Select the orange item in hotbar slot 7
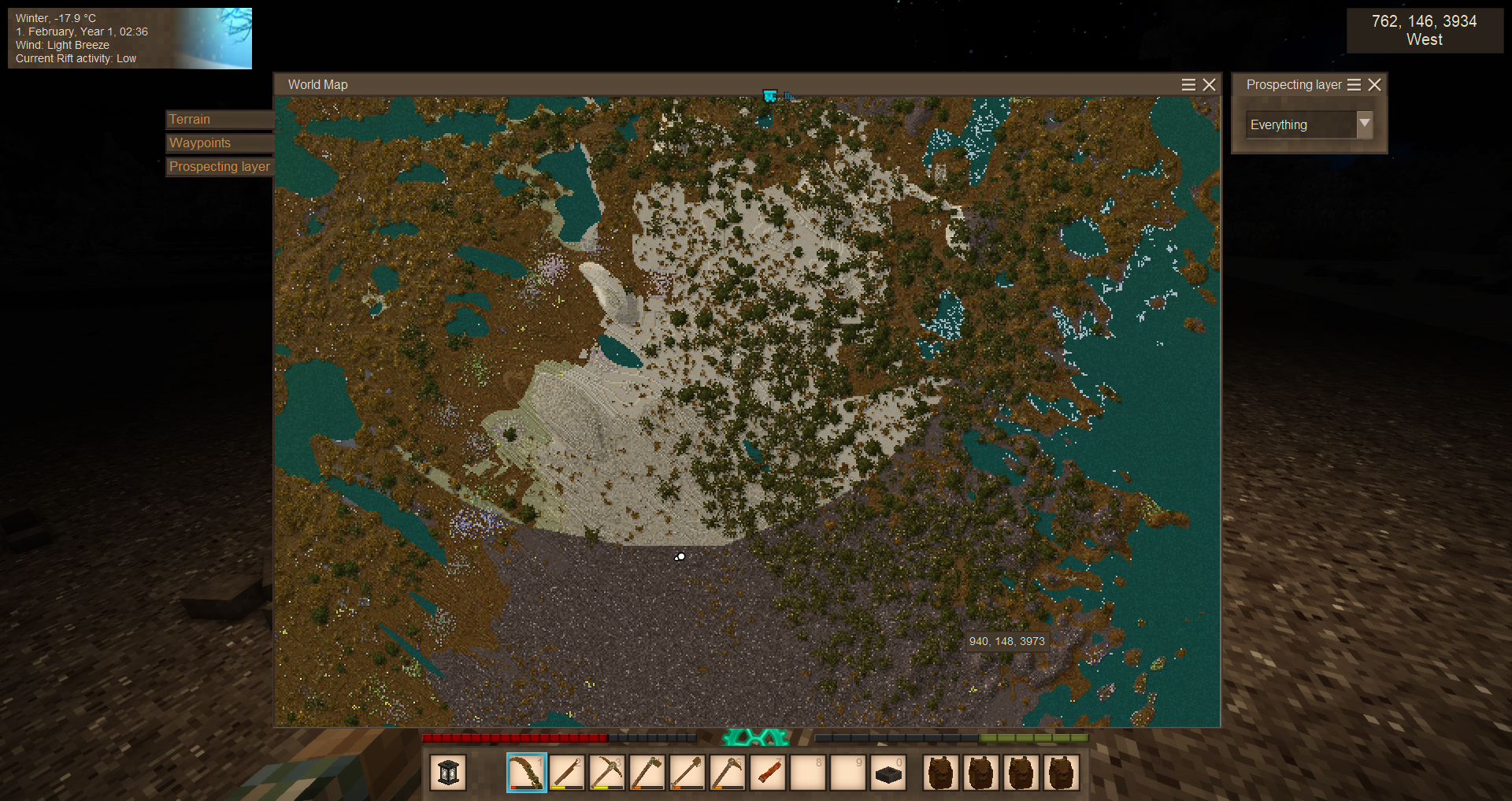 (768, 773)
